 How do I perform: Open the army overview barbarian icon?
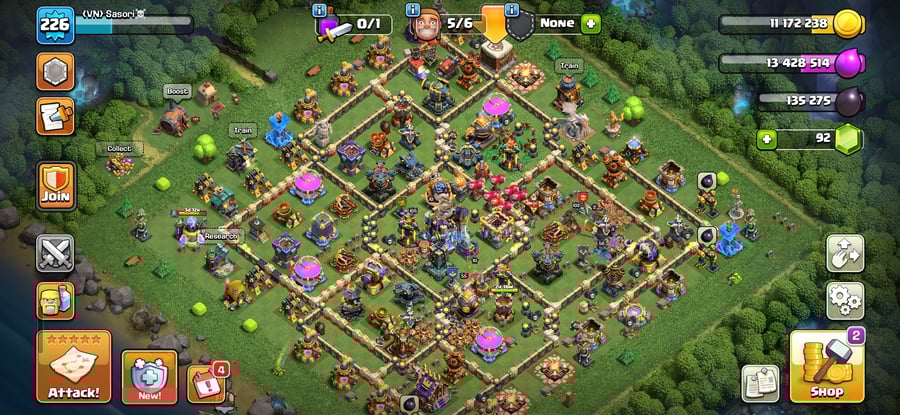tap(55, 300)
